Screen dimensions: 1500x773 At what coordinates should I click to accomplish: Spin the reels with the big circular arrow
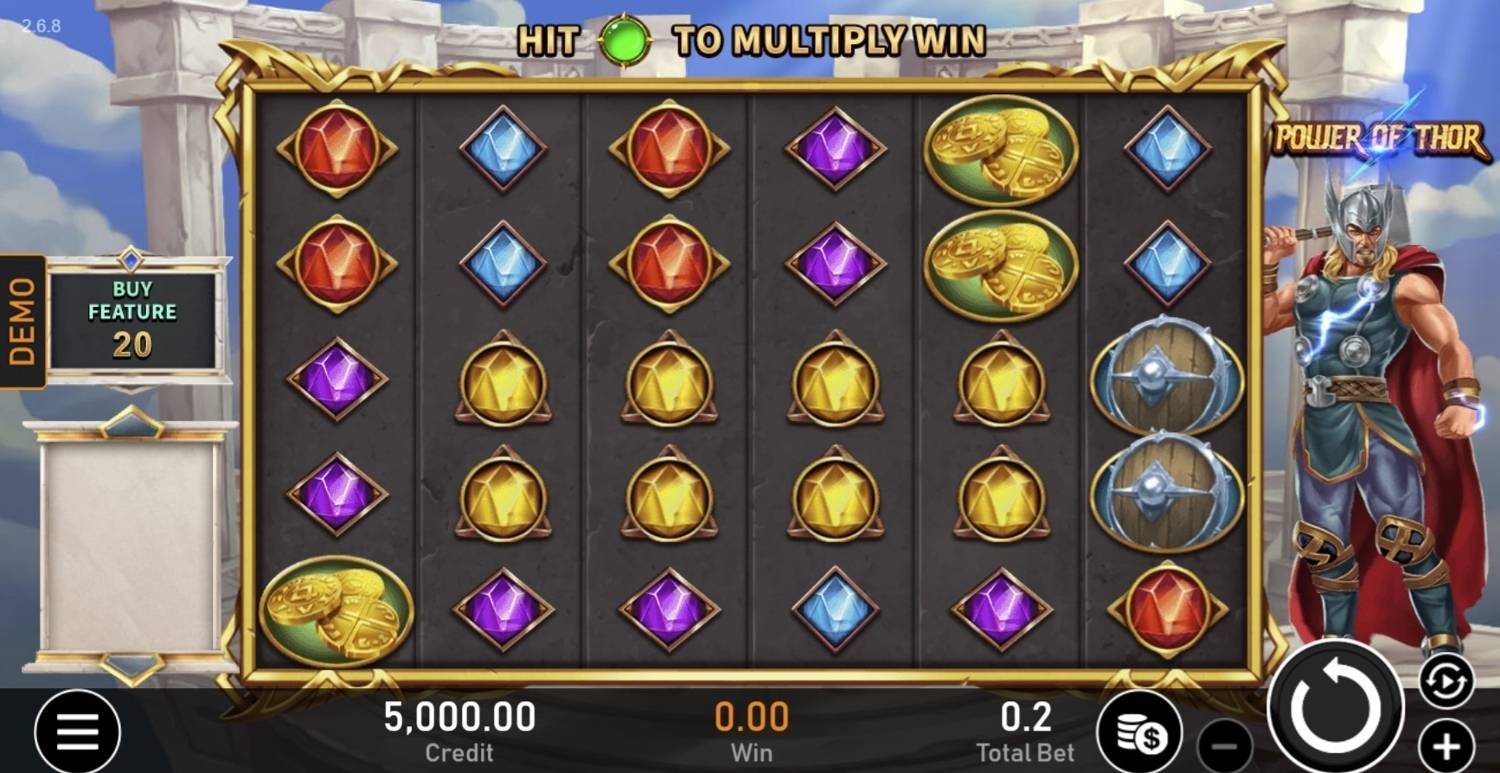[1335, 707]
